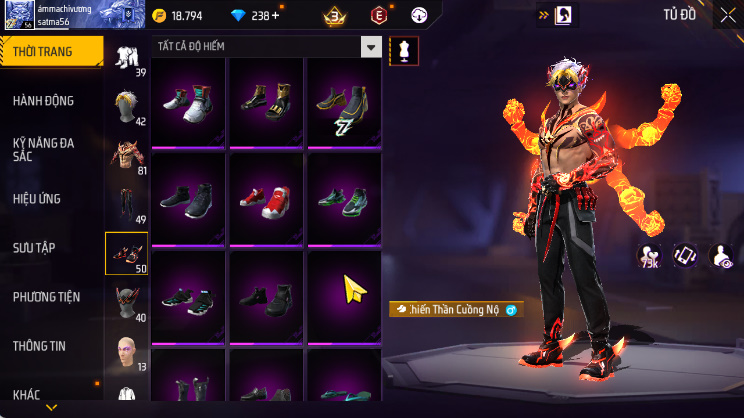Switch to the HÀNH ĐỘNG tab
This screenshot has width=744, height=418.
point(44,101)
